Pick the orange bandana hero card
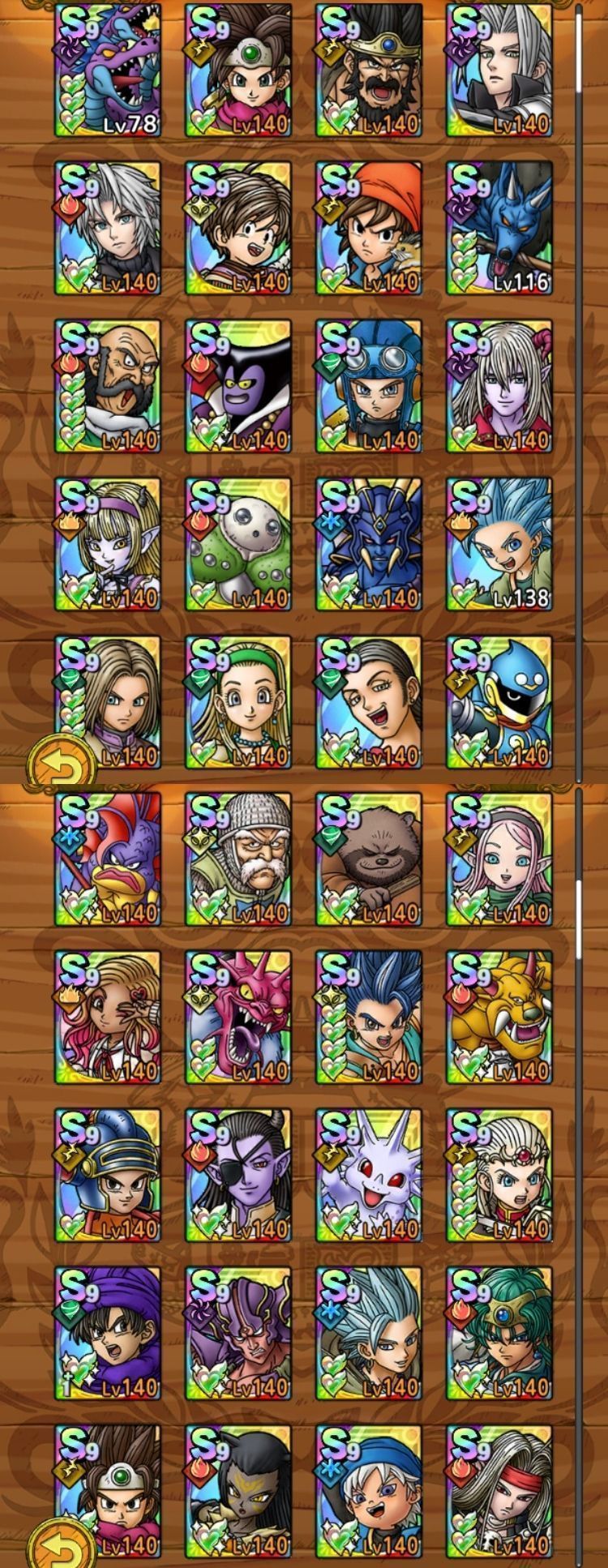 point(369,229)
